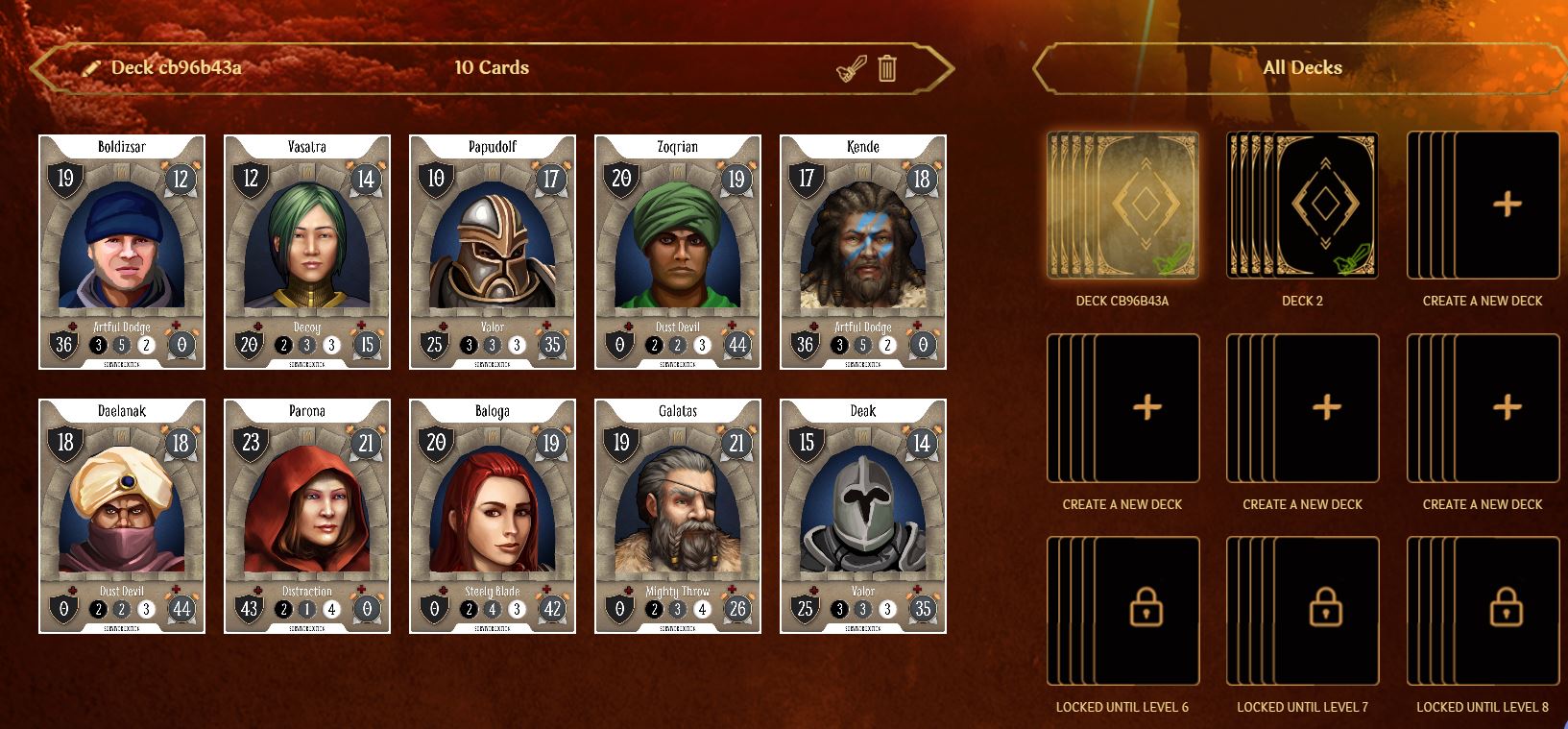
Task: Open the Deck CB96B43A deck
Action: click(x=1122, y=206)
